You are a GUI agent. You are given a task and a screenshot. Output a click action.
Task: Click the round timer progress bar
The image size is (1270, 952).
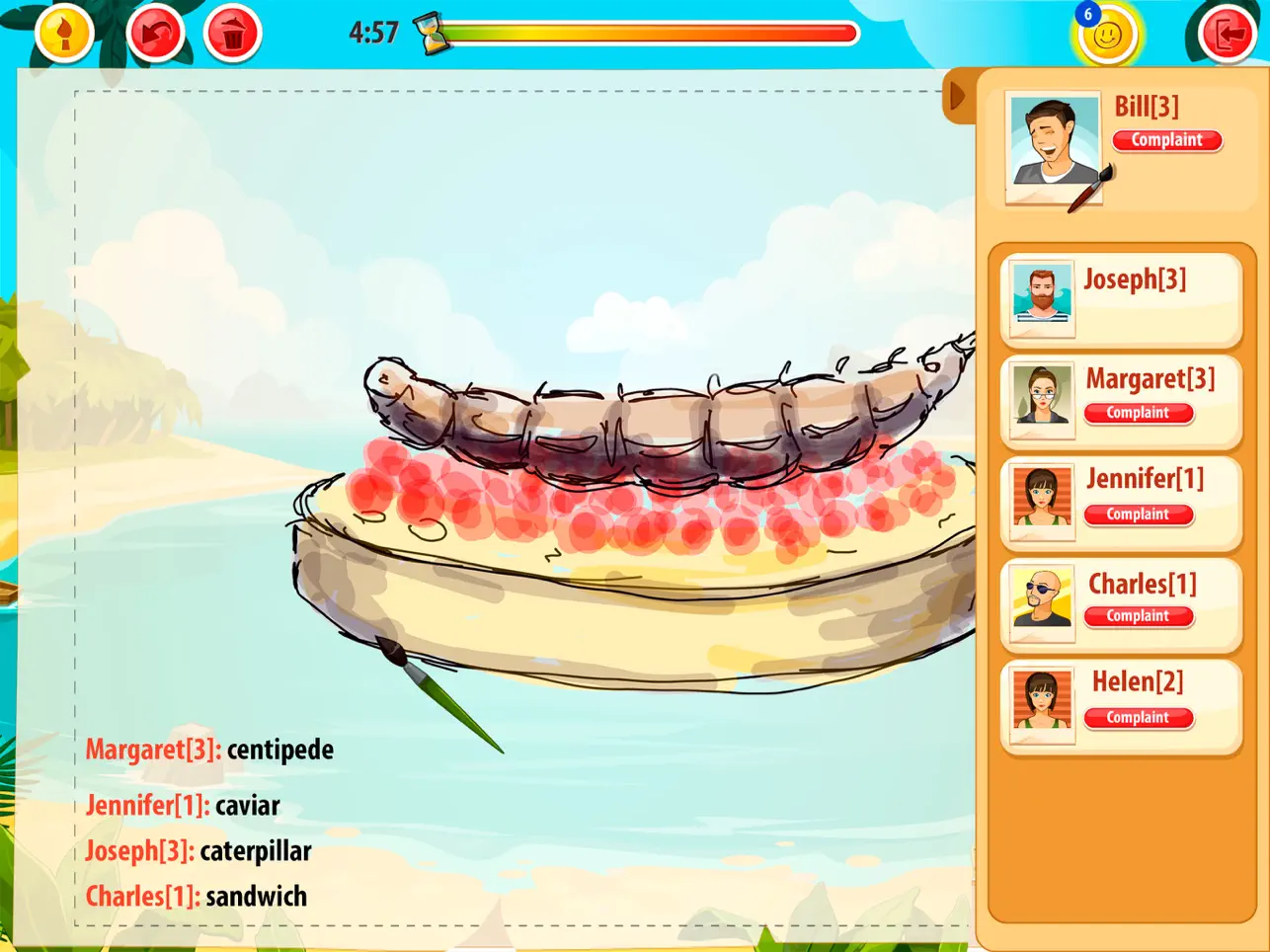pos(652,33)
